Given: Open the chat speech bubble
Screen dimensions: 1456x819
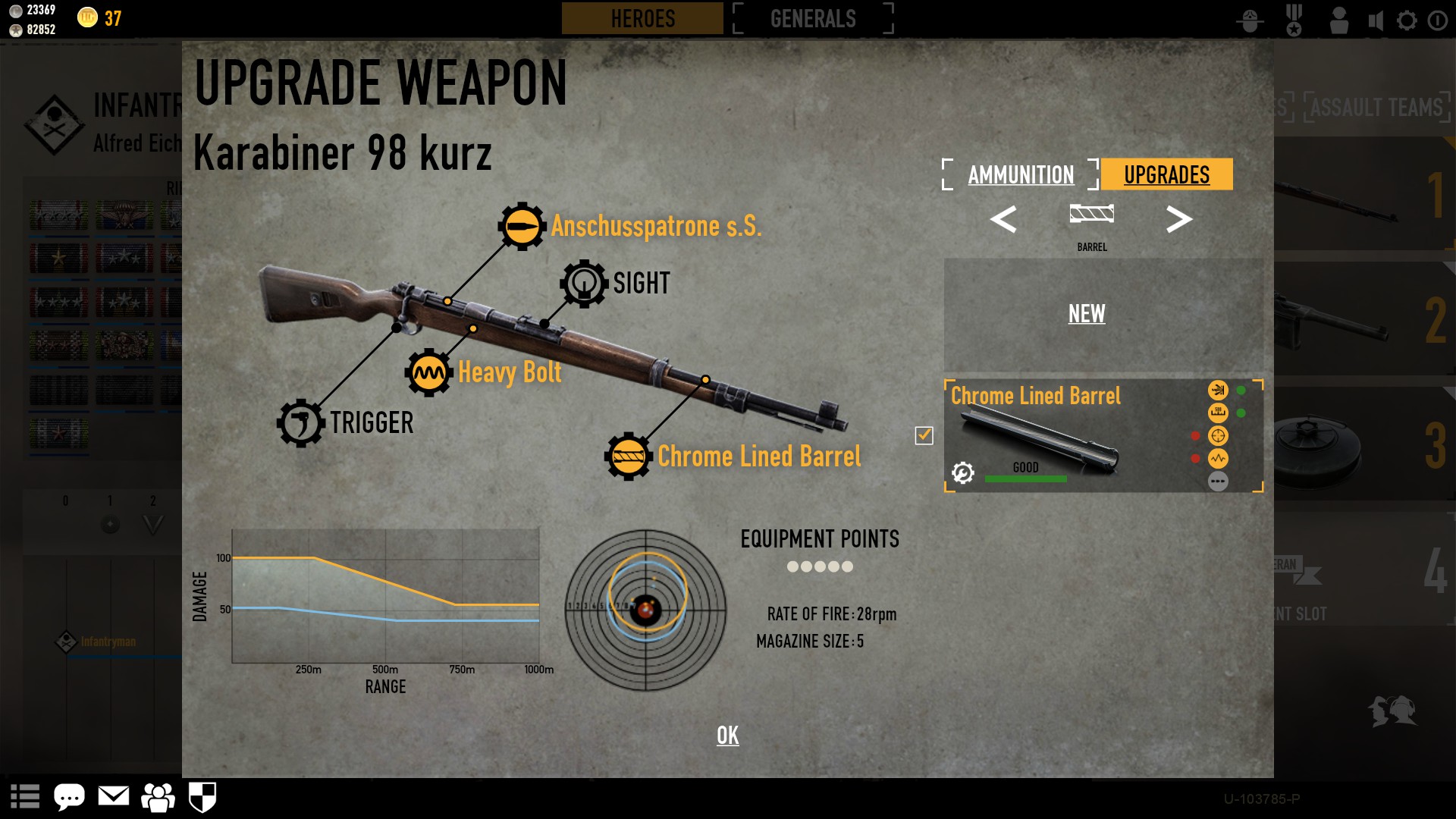Looking at the screenshot, I should pos(69,797).
